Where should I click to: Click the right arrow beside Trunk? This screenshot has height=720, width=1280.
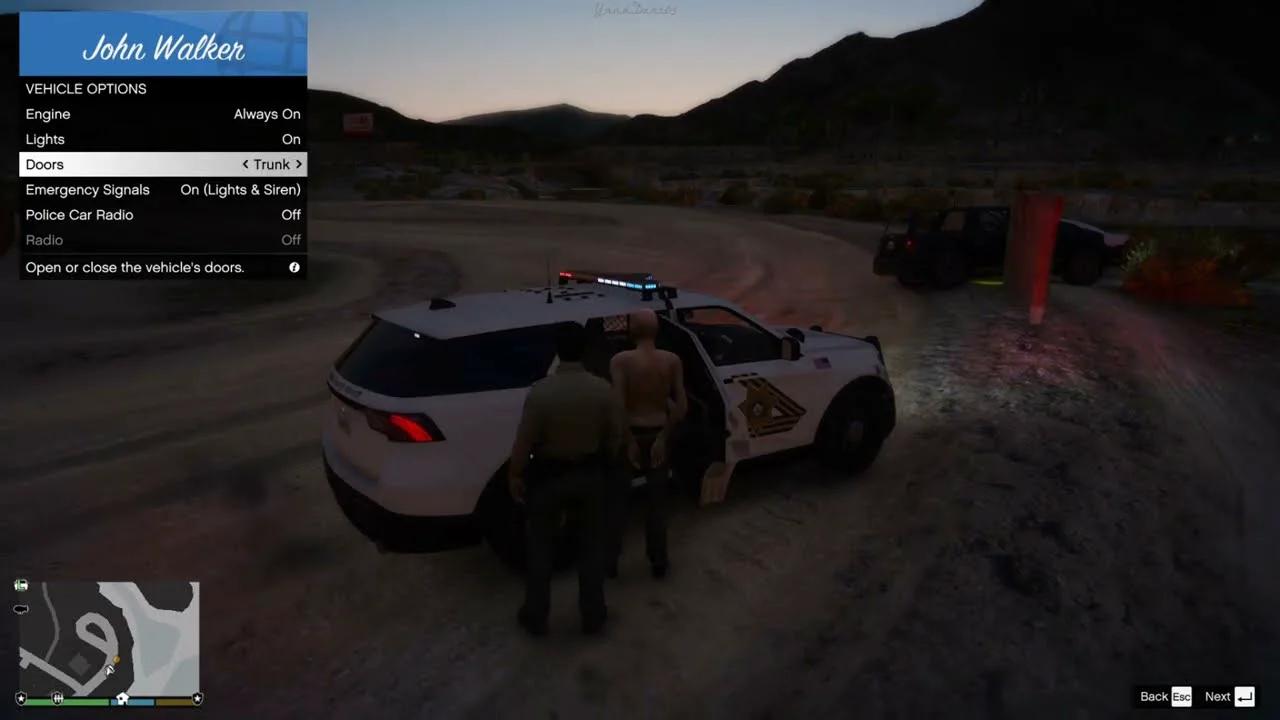(297, 164)
